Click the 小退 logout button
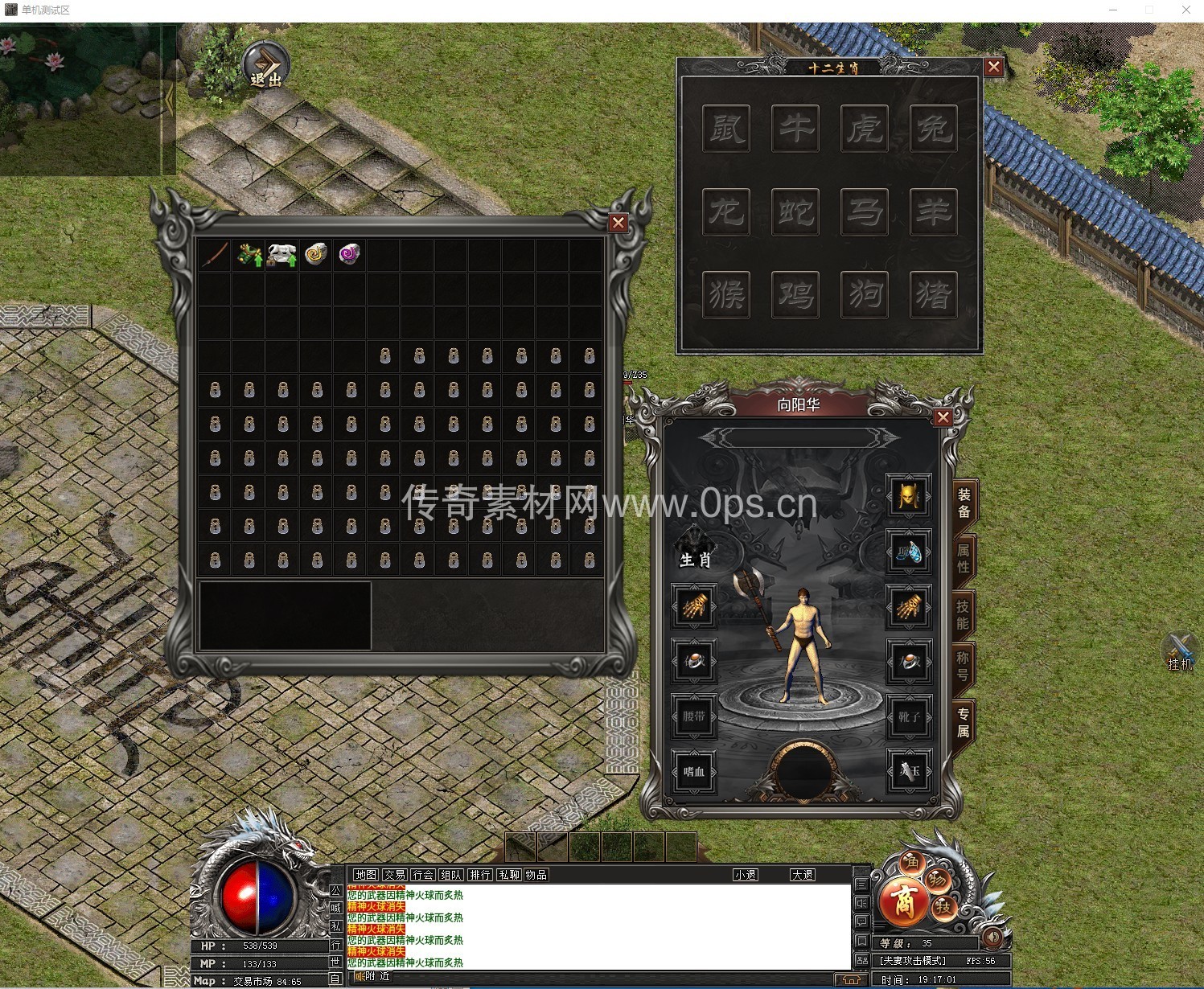The height and width of the screenshot is (989, 1204). coord(746,875)
